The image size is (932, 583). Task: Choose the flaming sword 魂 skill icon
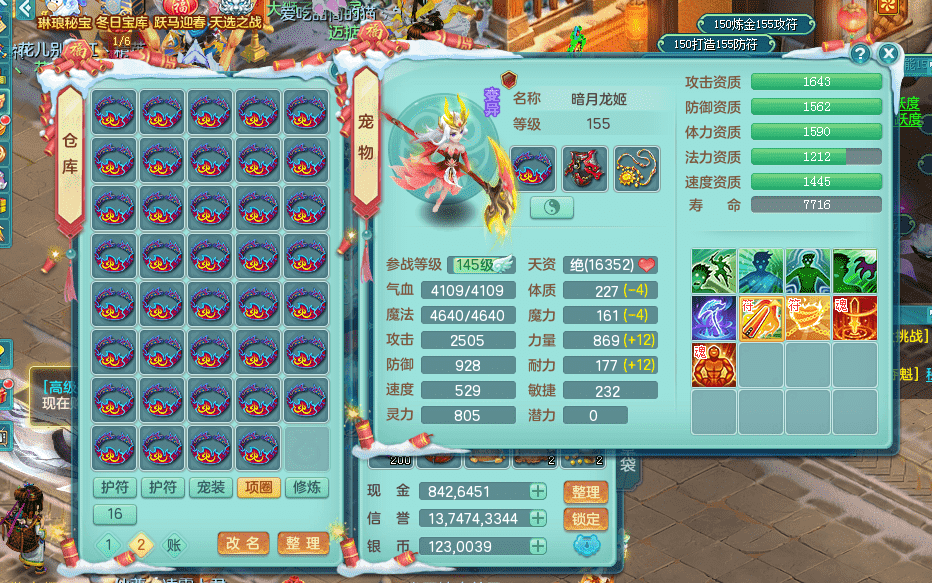point(855,318)
